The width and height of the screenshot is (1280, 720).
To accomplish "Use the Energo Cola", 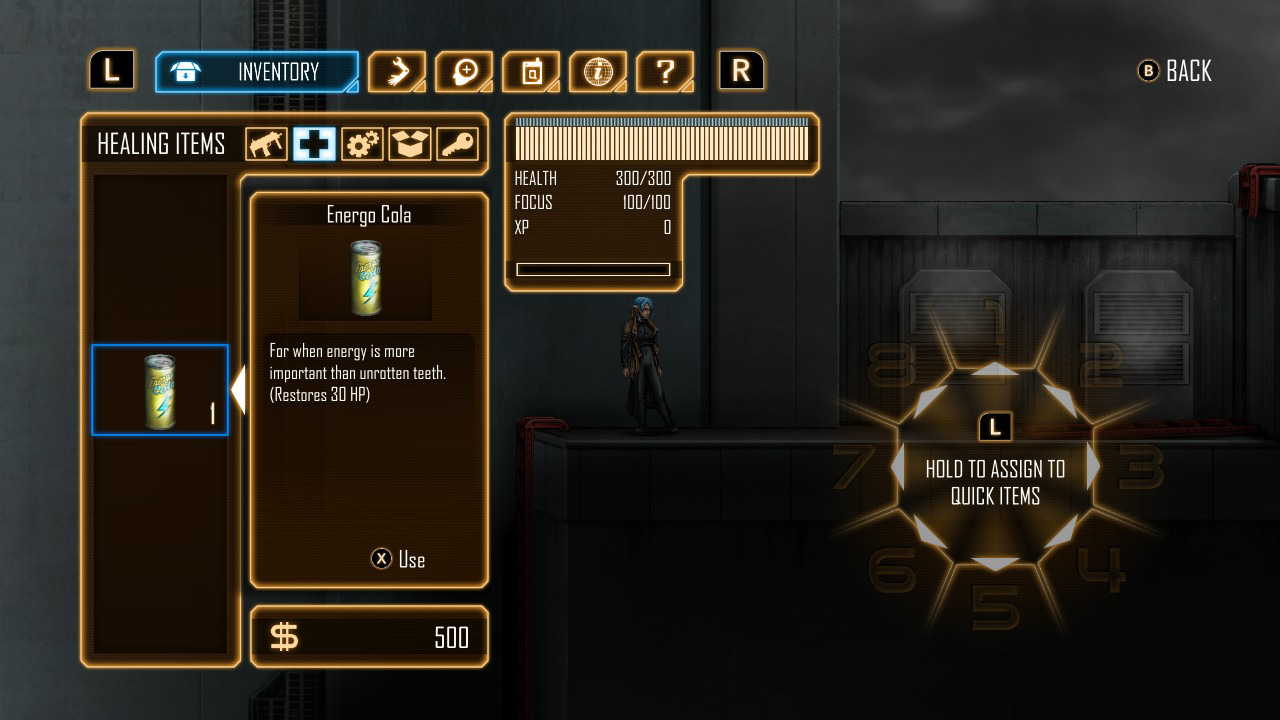I will (398, 559).
